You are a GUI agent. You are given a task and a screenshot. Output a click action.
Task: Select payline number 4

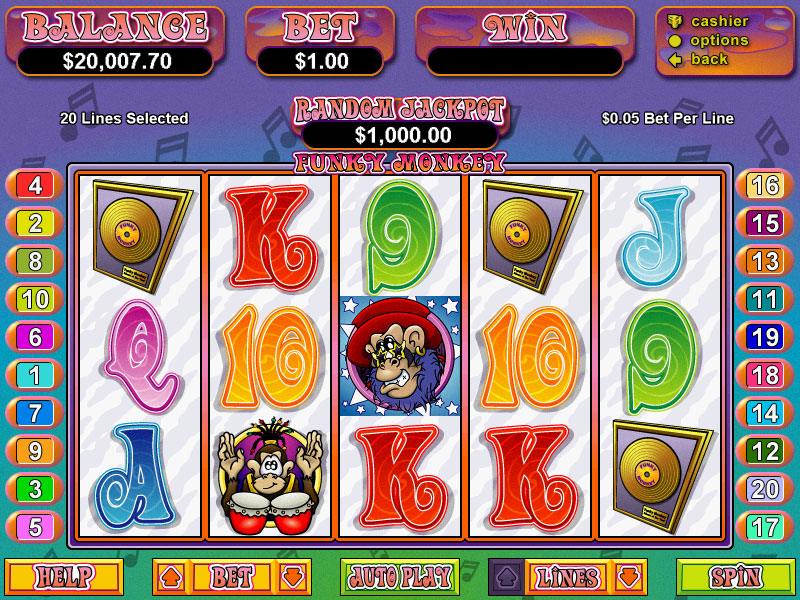tap(35, 185)
